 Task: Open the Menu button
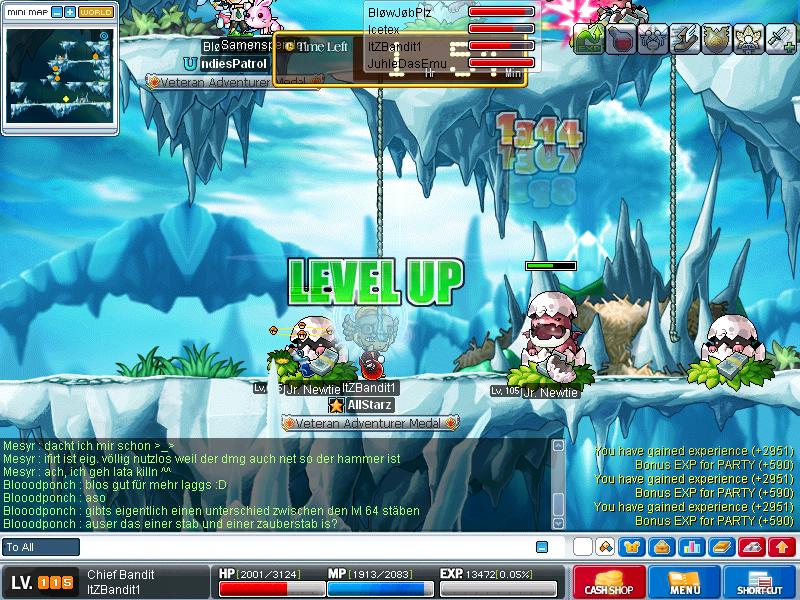pos(685,582)
